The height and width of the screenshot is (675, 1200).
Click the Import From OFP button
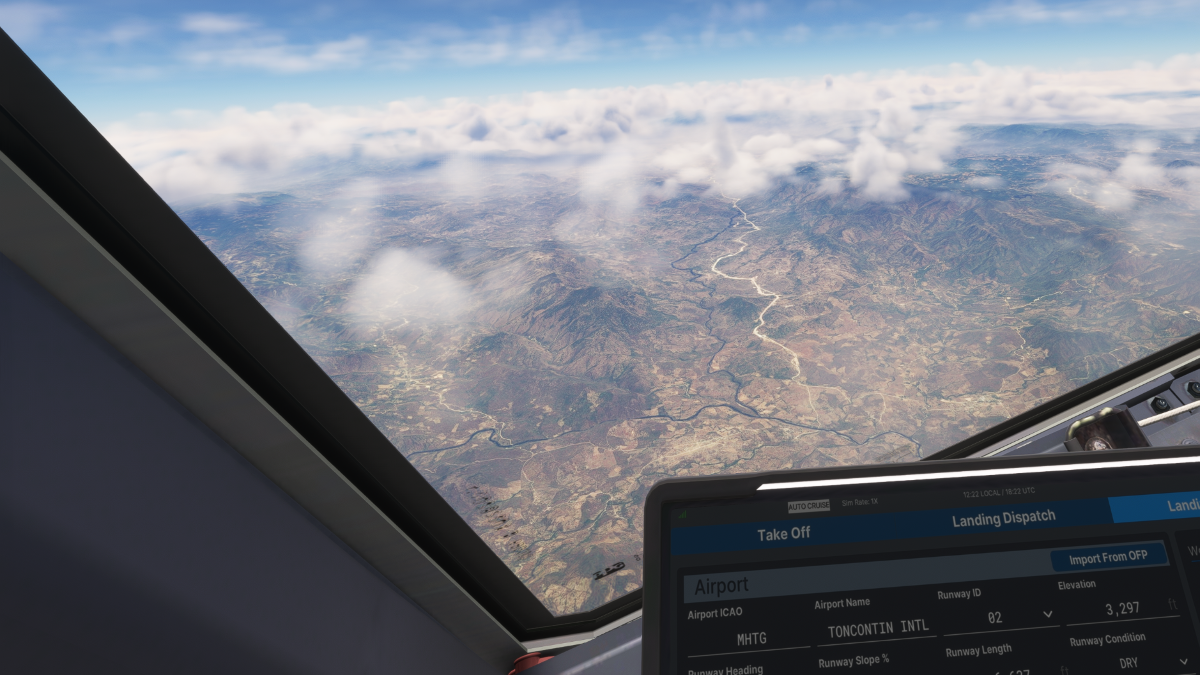click(1108, 558)
